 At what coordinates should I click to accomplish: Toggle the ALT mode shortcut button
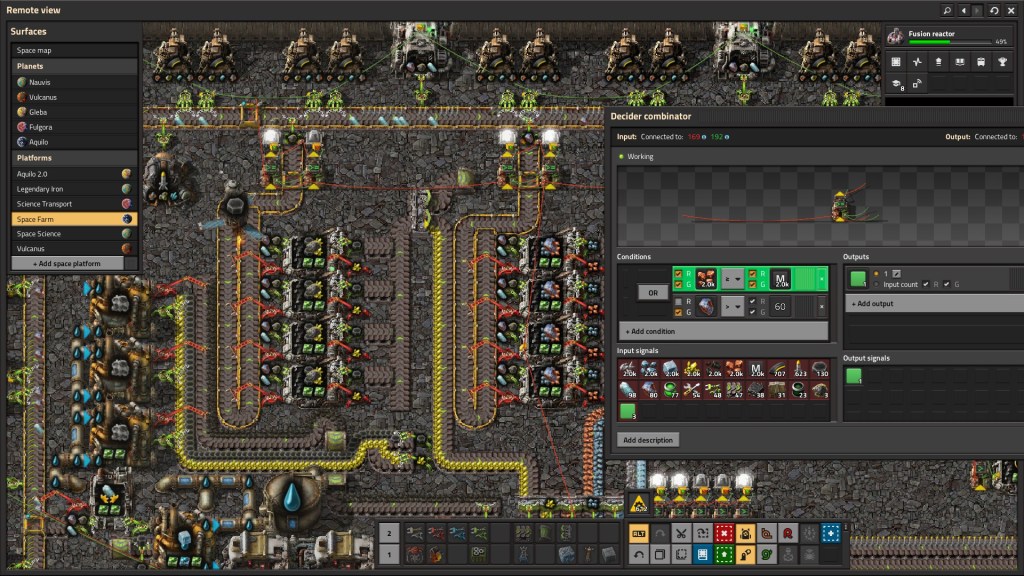point(638,533)
